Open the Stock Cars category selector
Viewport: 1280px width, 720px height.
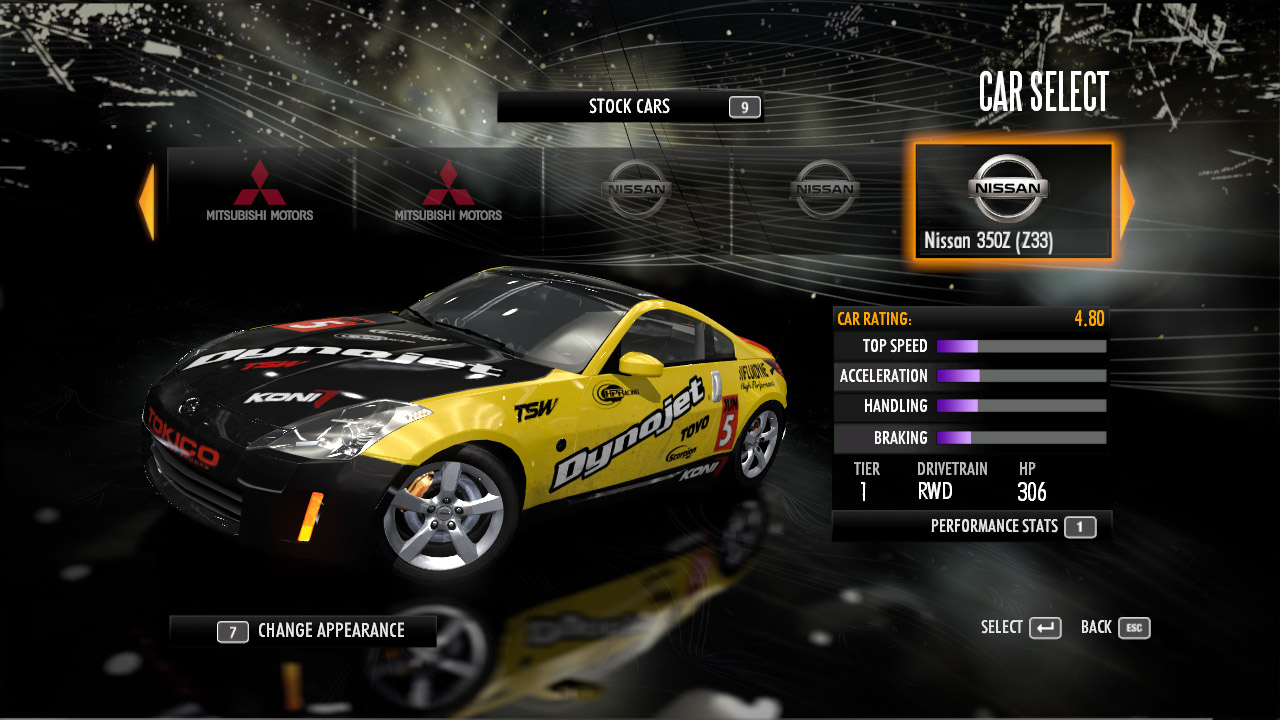tap(630, 107)
